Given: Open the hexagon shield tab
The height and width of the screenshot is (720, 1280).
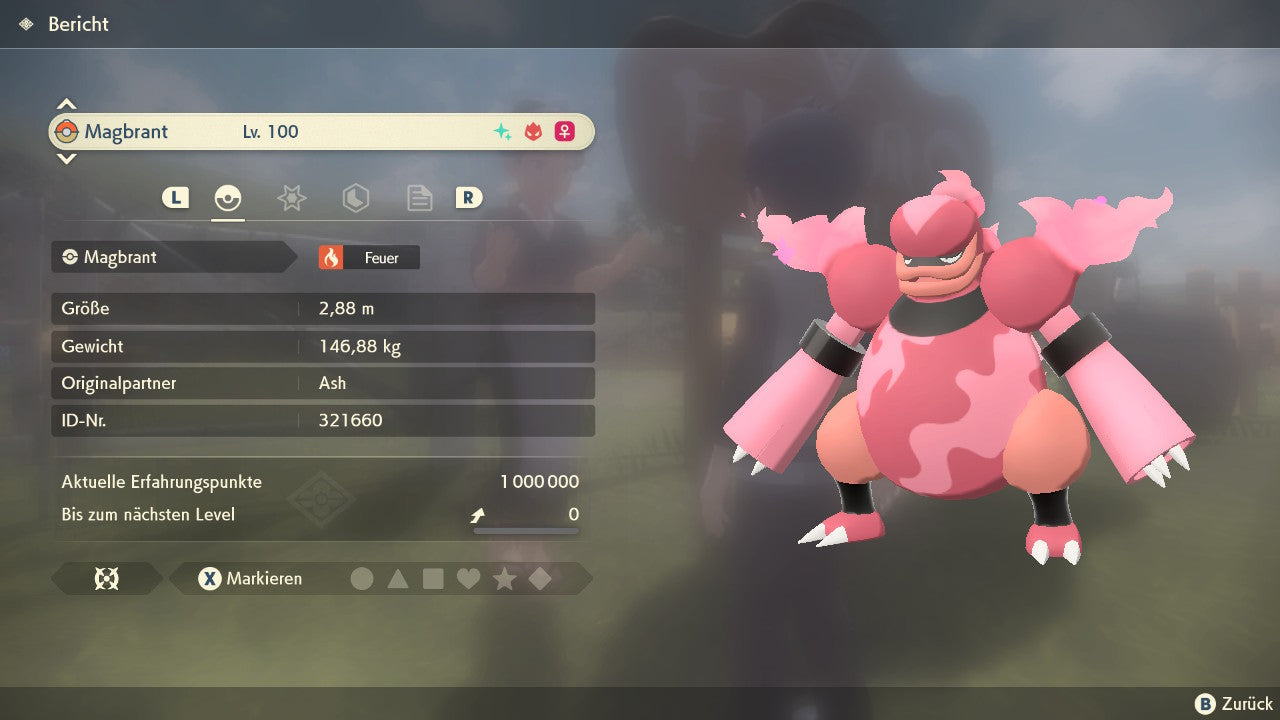Looking at the screenshot, I should point(355,198).
